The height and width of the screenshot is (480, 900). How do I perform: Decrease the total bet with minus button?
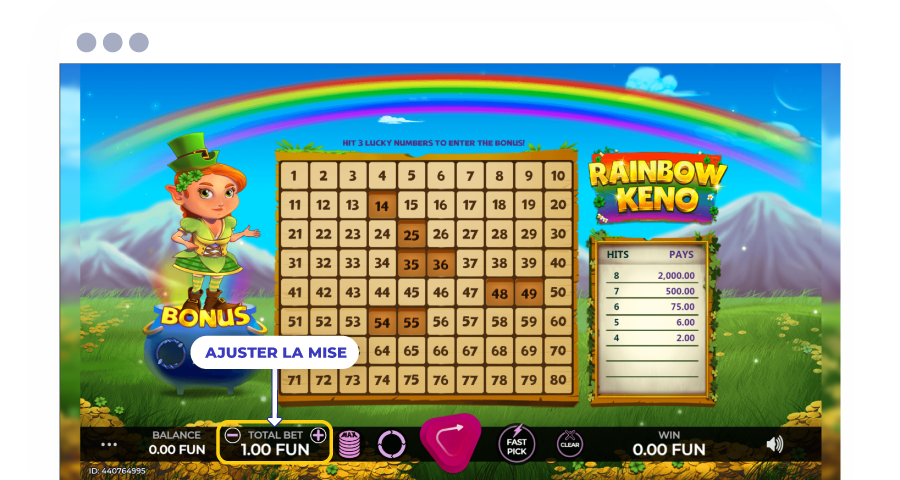(232, 435)
